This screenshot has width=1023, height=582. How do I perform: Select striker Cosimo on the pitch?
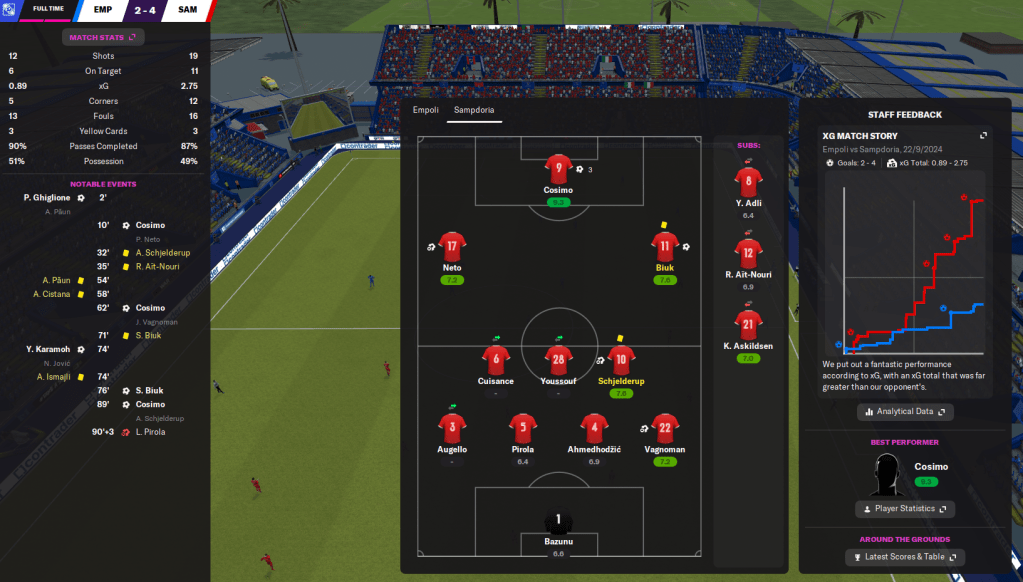(x=558, y=169)
